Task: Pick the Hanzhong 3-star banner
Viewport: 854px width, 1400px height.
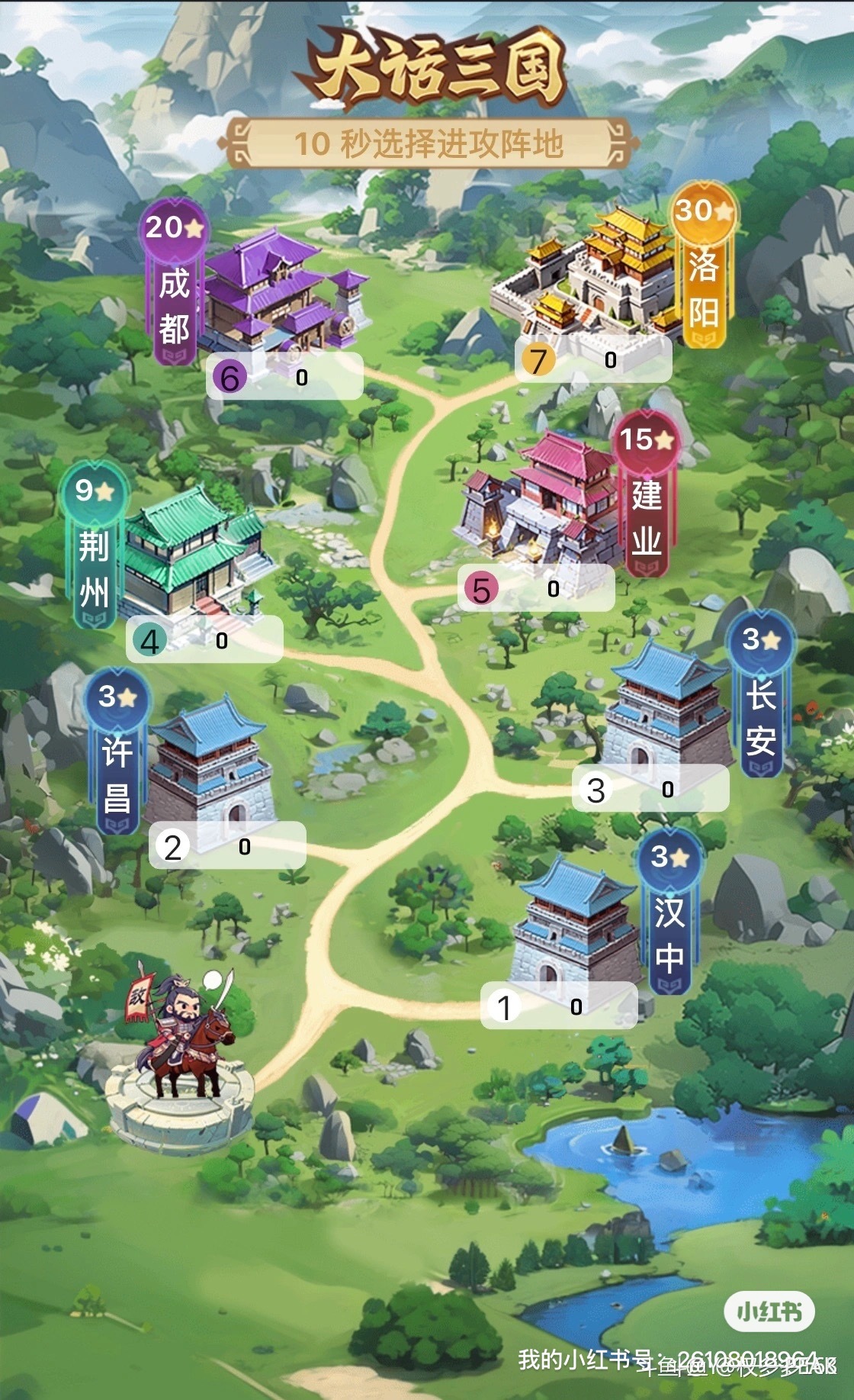Action: tap(669, 912)
